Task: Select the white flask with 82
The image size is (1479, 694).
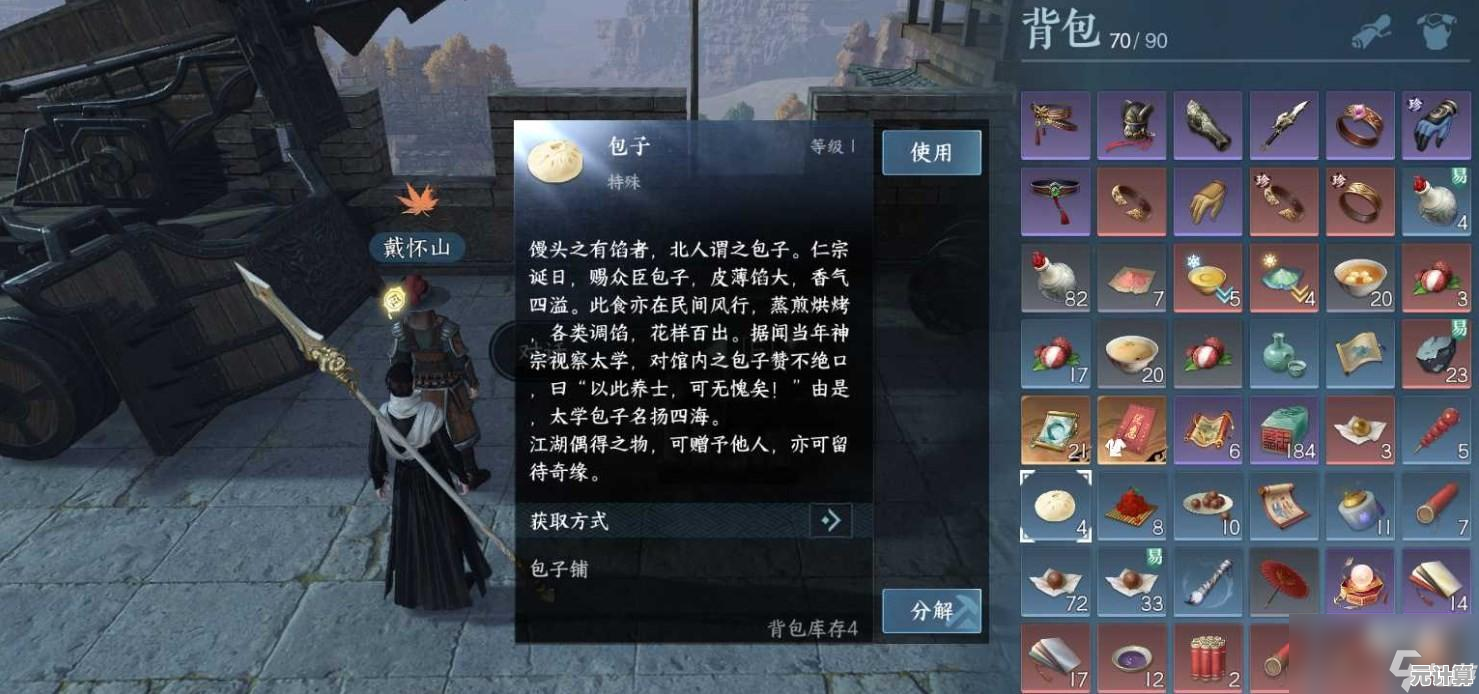Action: (x=1055, y=278)
